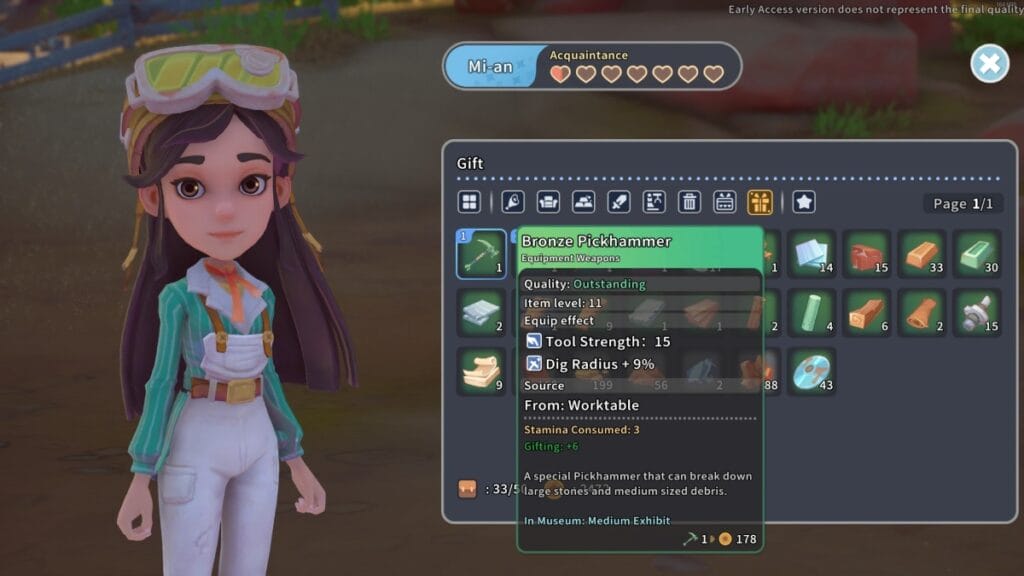Pick the paper scroll stack of 9

[x=481, y=370]
